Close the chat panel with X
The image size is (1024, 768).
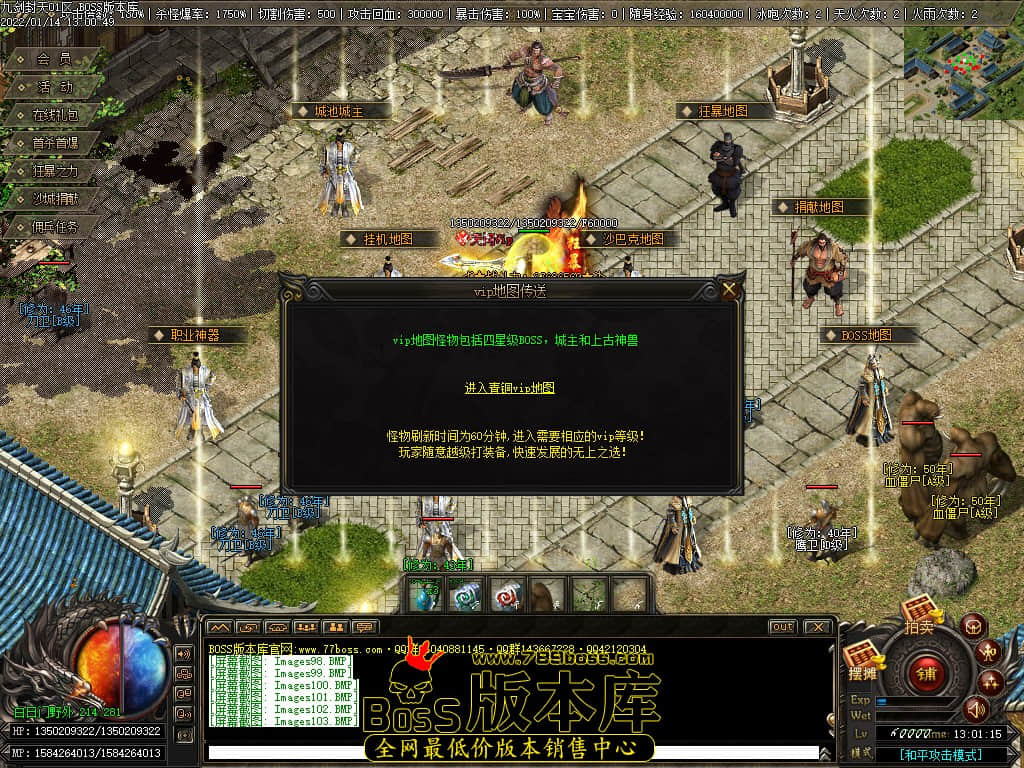(x=817, y=627)
